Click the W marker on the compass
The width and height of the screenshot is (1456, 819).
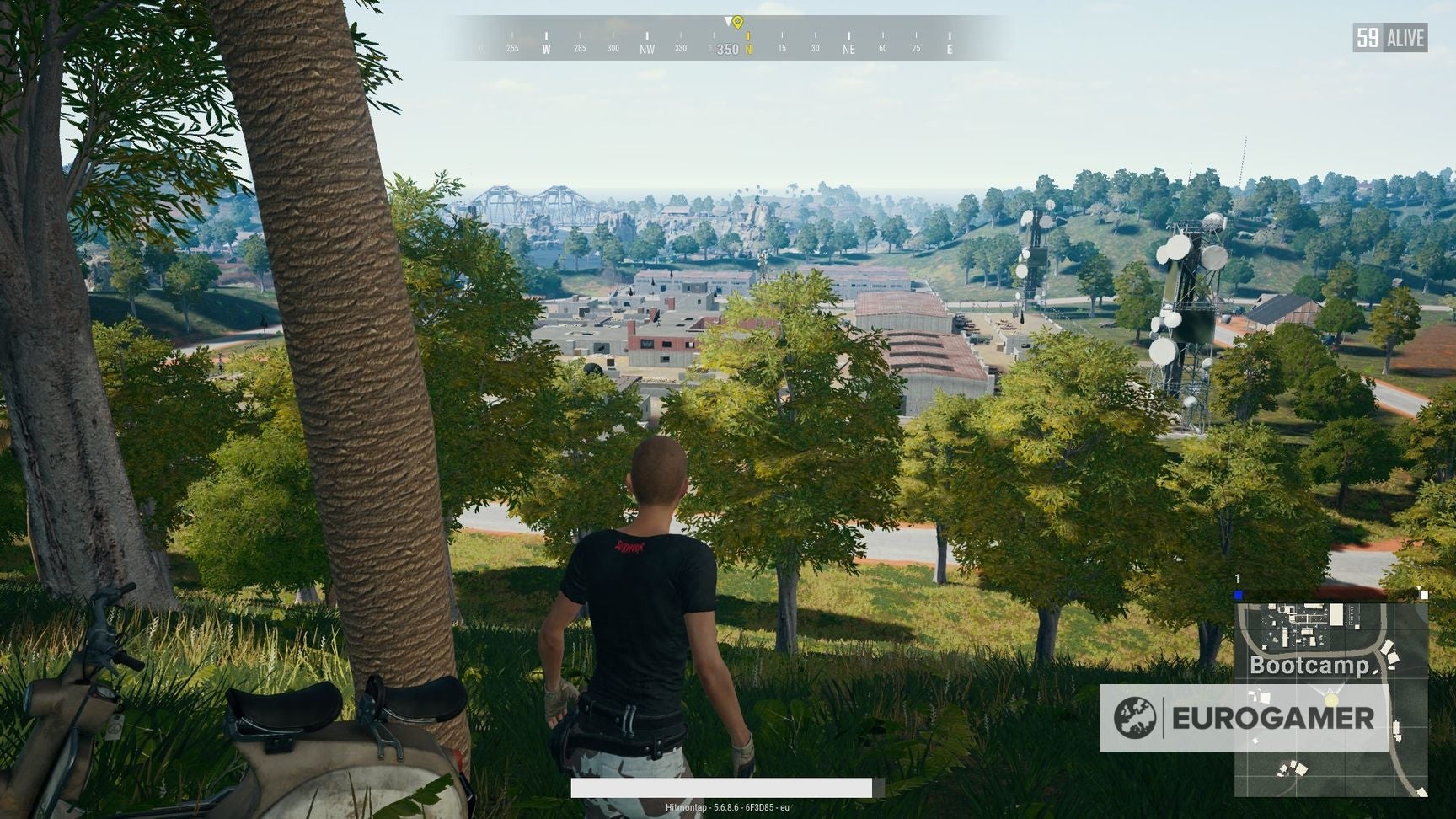click(546, 49)
